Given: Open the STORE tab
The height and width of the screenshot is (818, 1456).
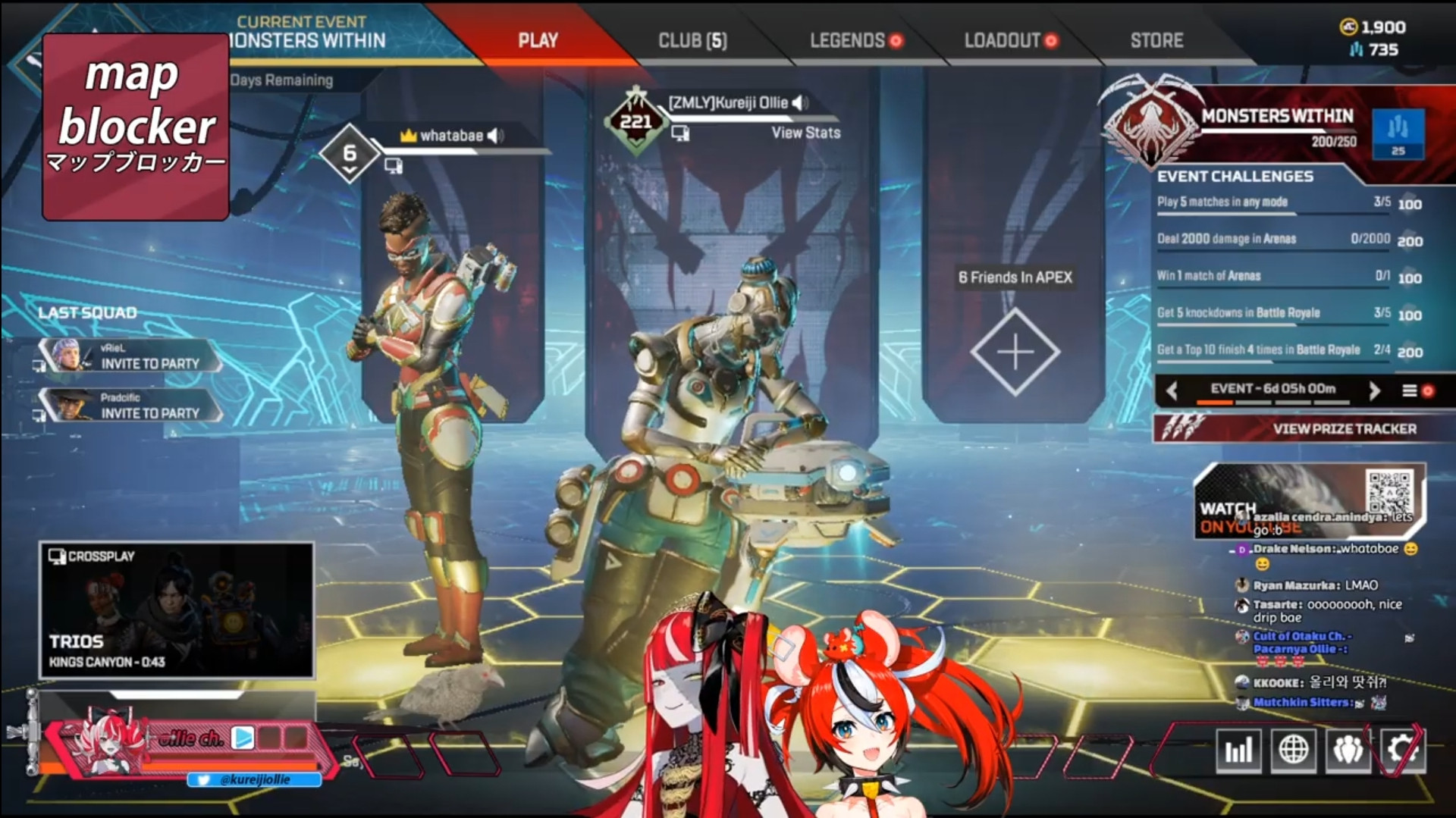Looking at the screenshot, I should pyautogui.click(x=1156, y=41).
